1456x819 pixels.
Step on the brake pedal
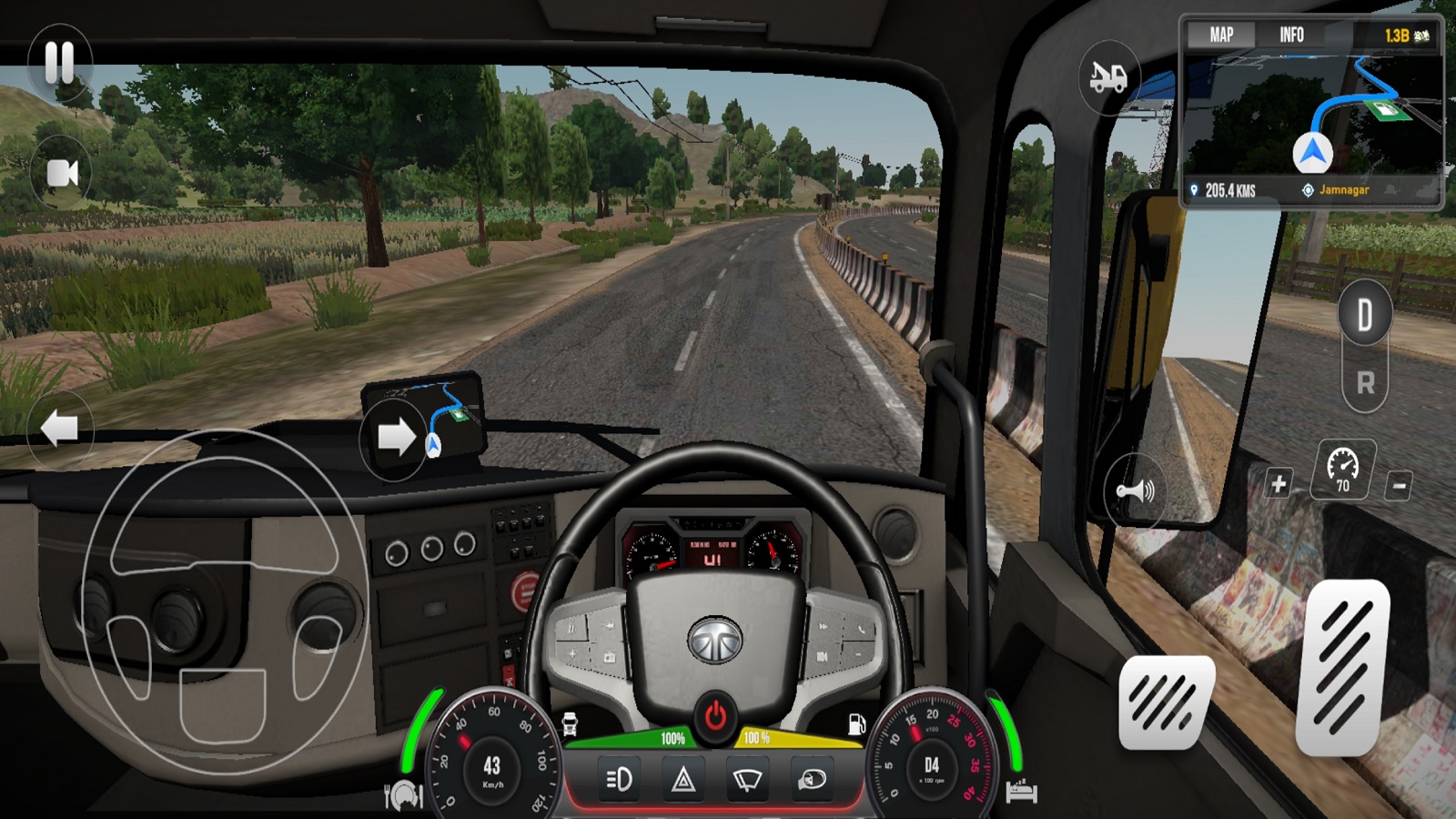[x=1167, y=702]
